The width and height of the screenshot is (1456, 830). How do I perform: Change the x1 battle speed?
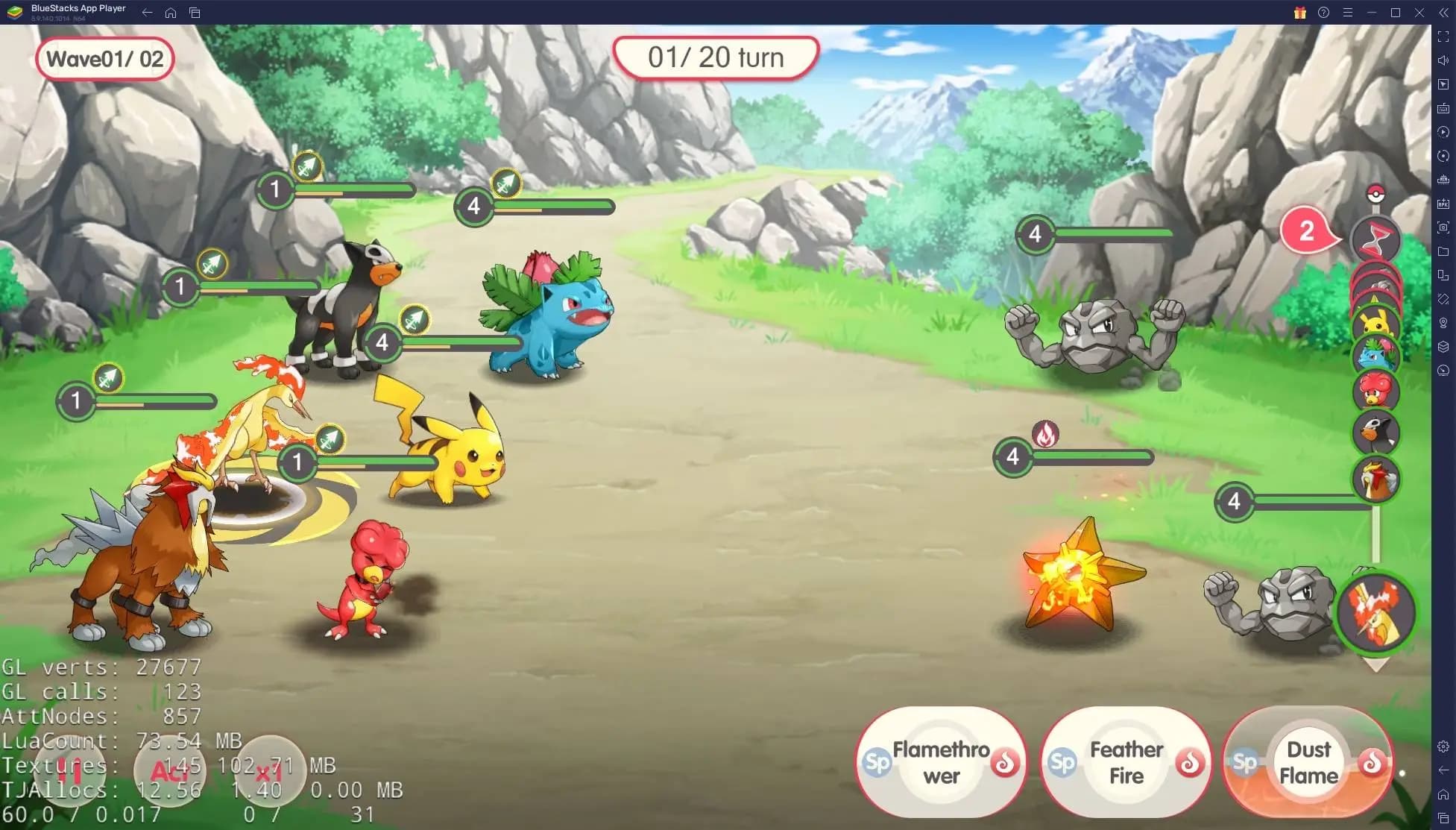pyautogui.click(x=268, y=772)
